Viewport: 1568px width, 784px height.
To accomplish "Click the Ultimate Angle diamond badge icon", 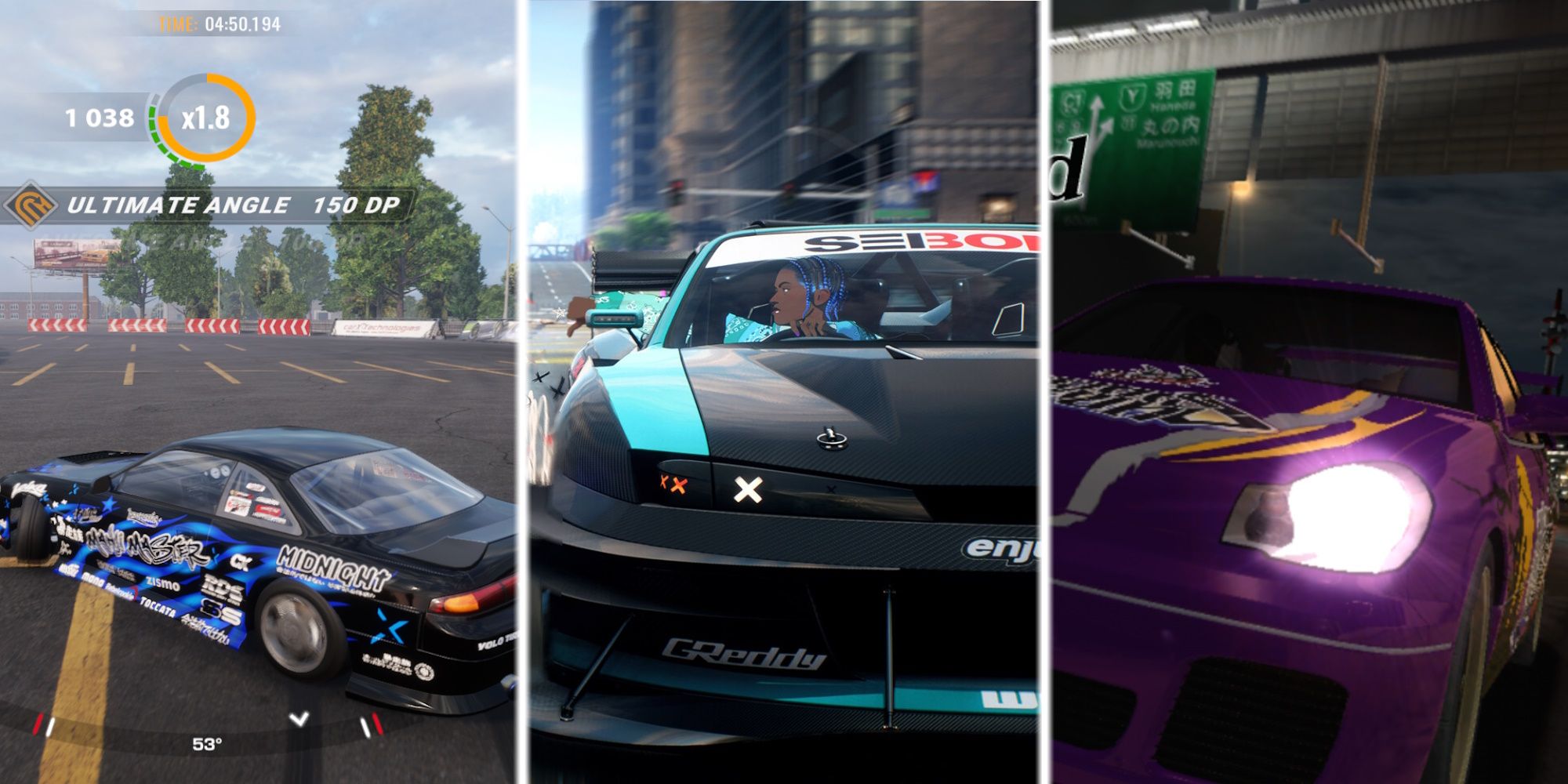I will click(x=31, y=204).
